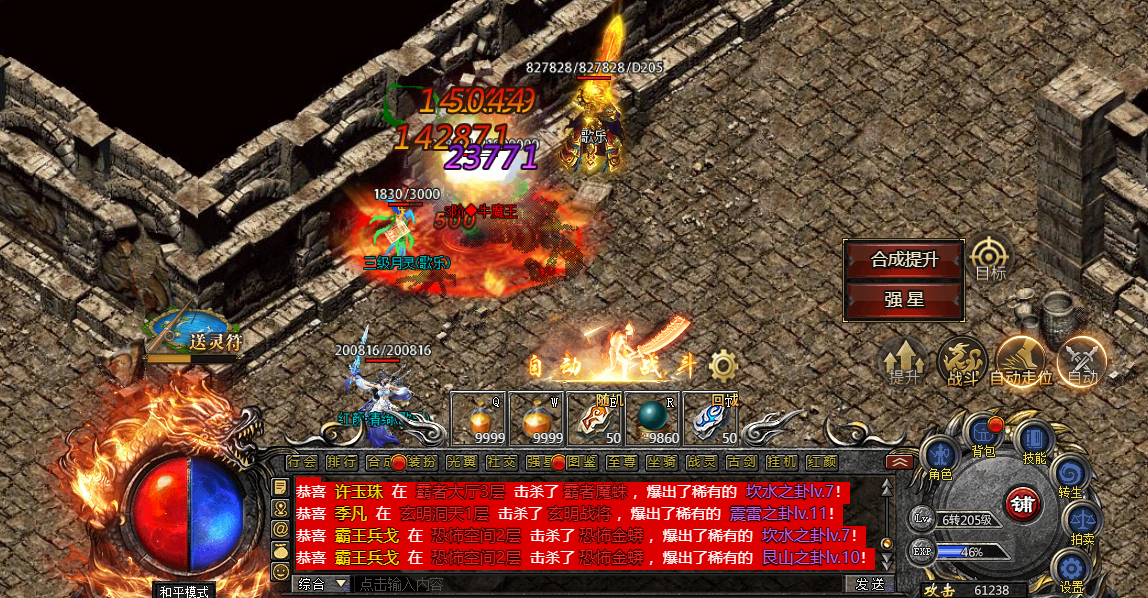1148x598 pixels.
Task: Show the 技能 skills panel
Action: 1035,440
